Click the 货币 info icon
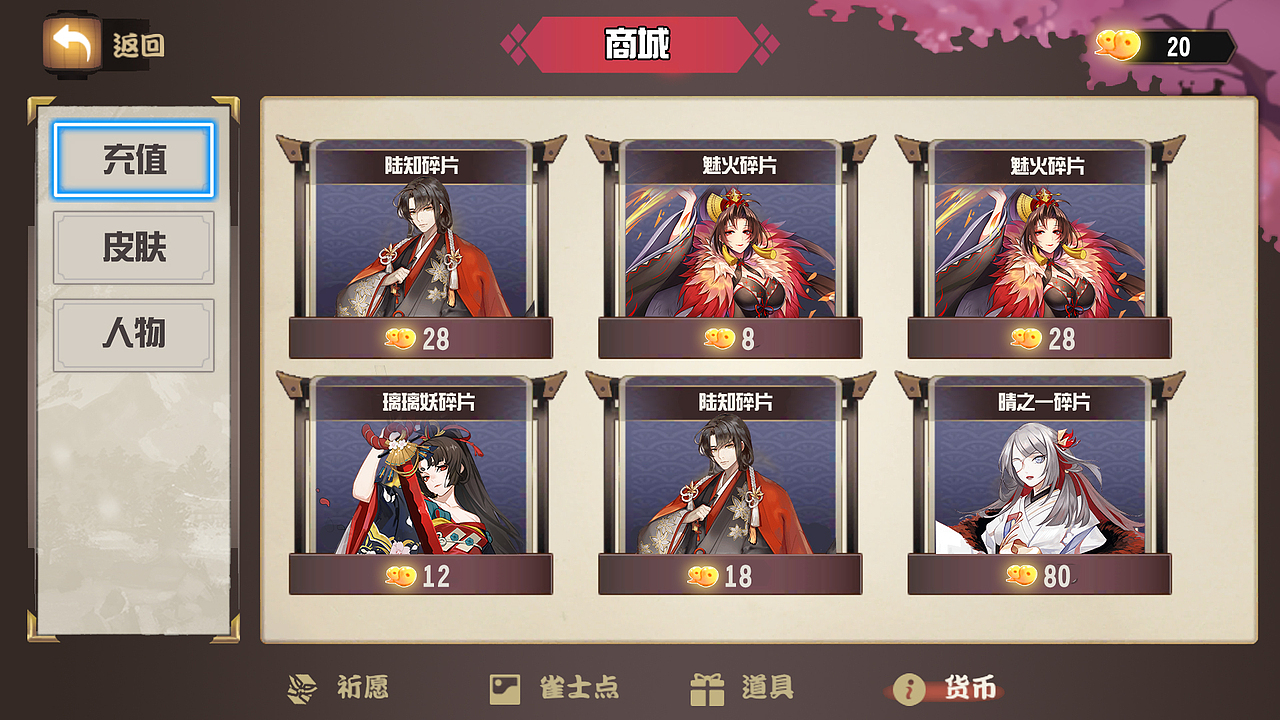The height and width of the screenshot is (720, 1280). 911,687
